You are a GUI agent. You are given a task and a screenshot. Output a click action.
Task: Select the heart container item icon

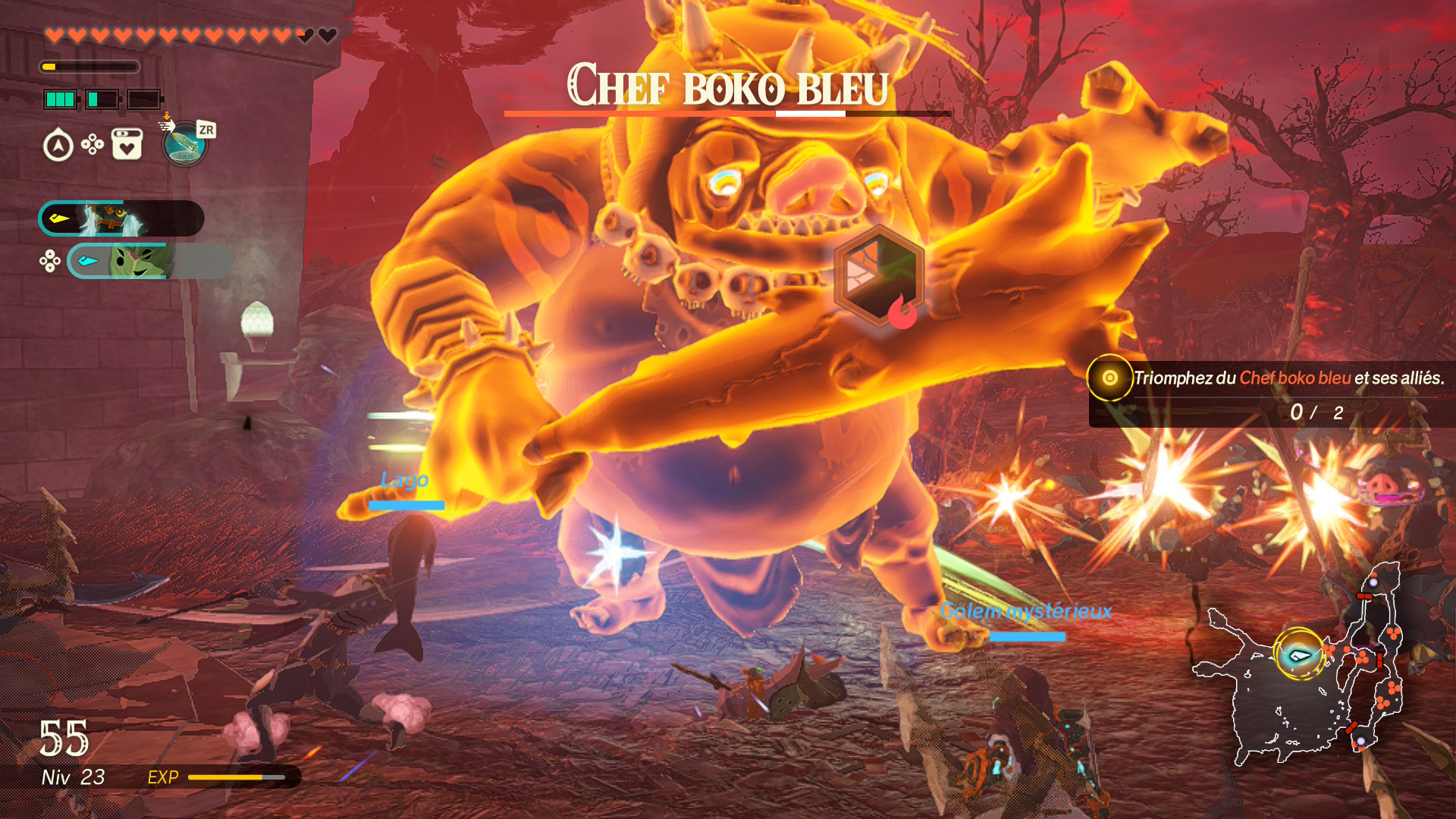coord(127,143)
